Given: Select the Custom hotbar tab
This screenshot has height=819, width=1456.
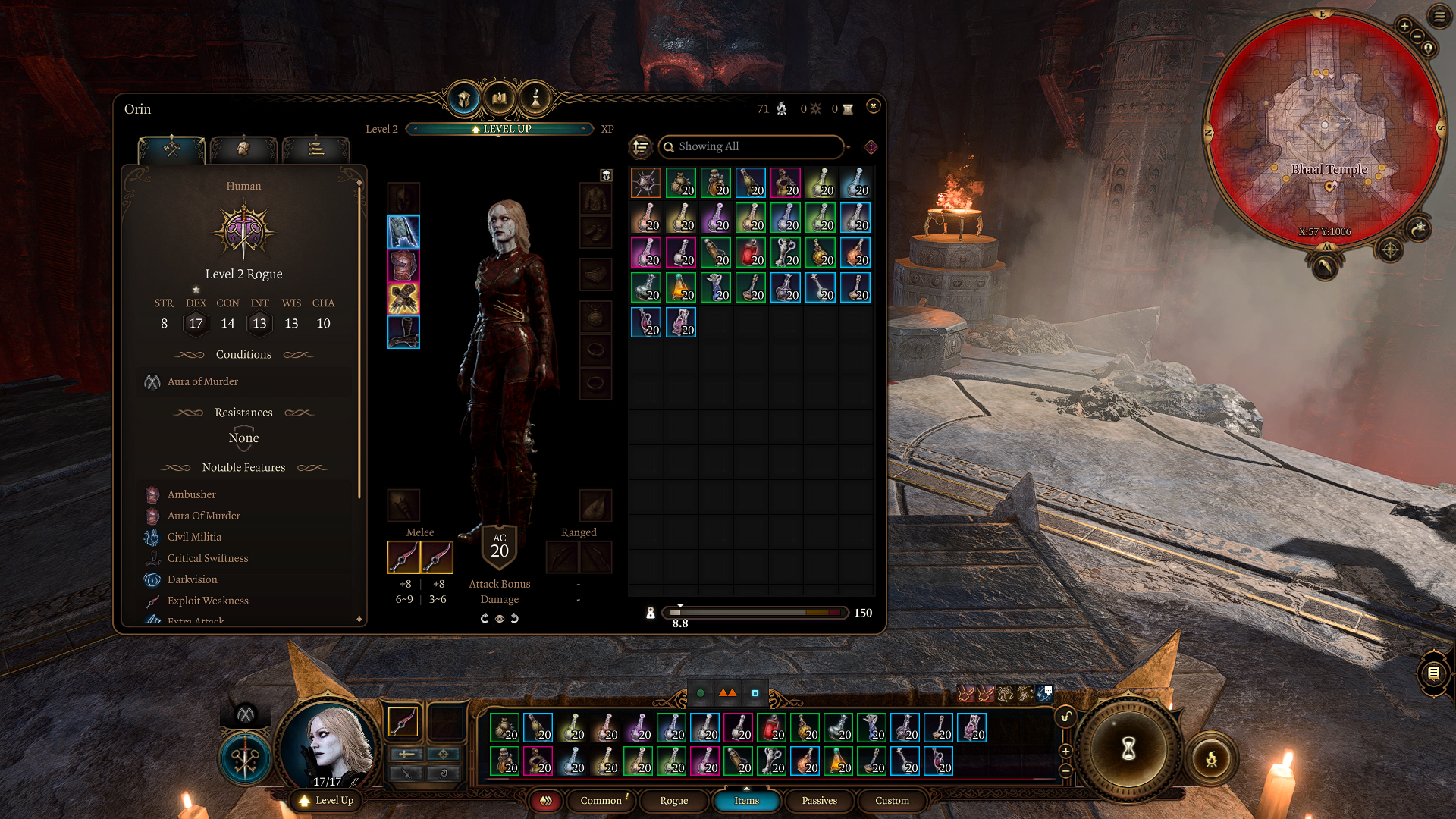Looking at the screenshot, I should tap(892, 800).
